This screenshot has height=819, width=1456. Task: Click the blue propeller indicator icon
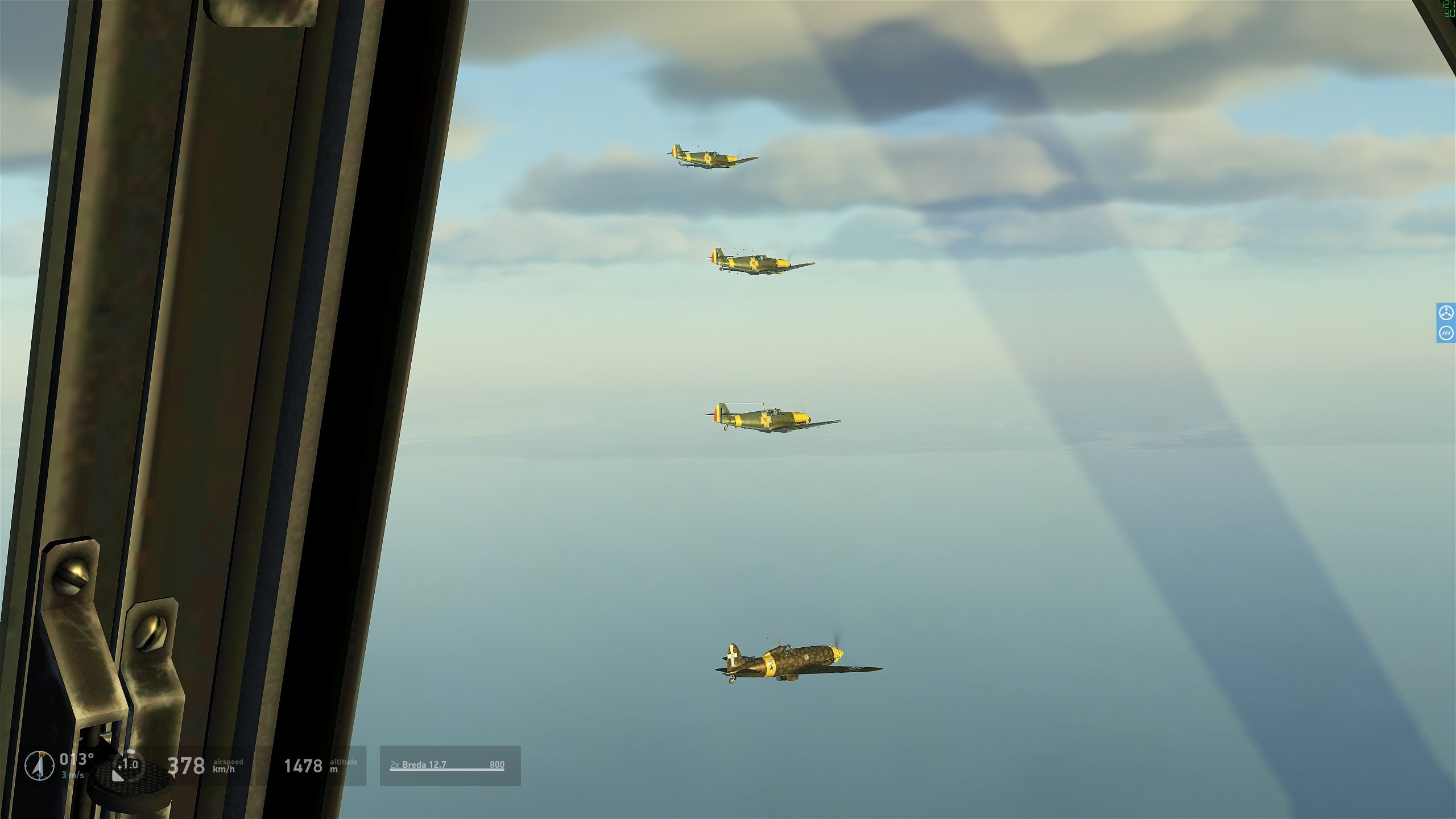pos(1446,313)
